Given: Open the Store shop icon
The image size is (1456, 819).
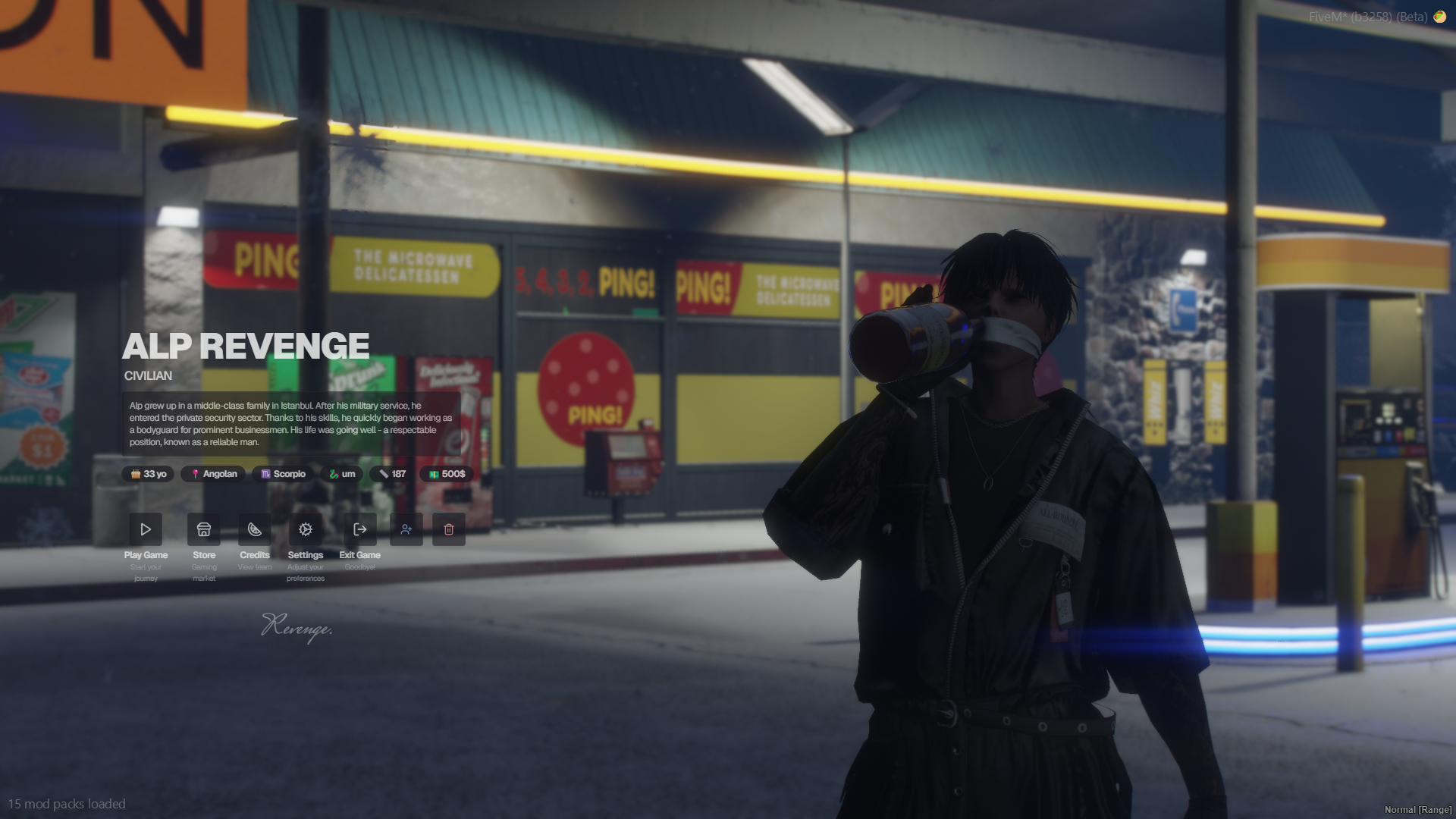Looking at the screenshot, I should (x=204, y=529).
